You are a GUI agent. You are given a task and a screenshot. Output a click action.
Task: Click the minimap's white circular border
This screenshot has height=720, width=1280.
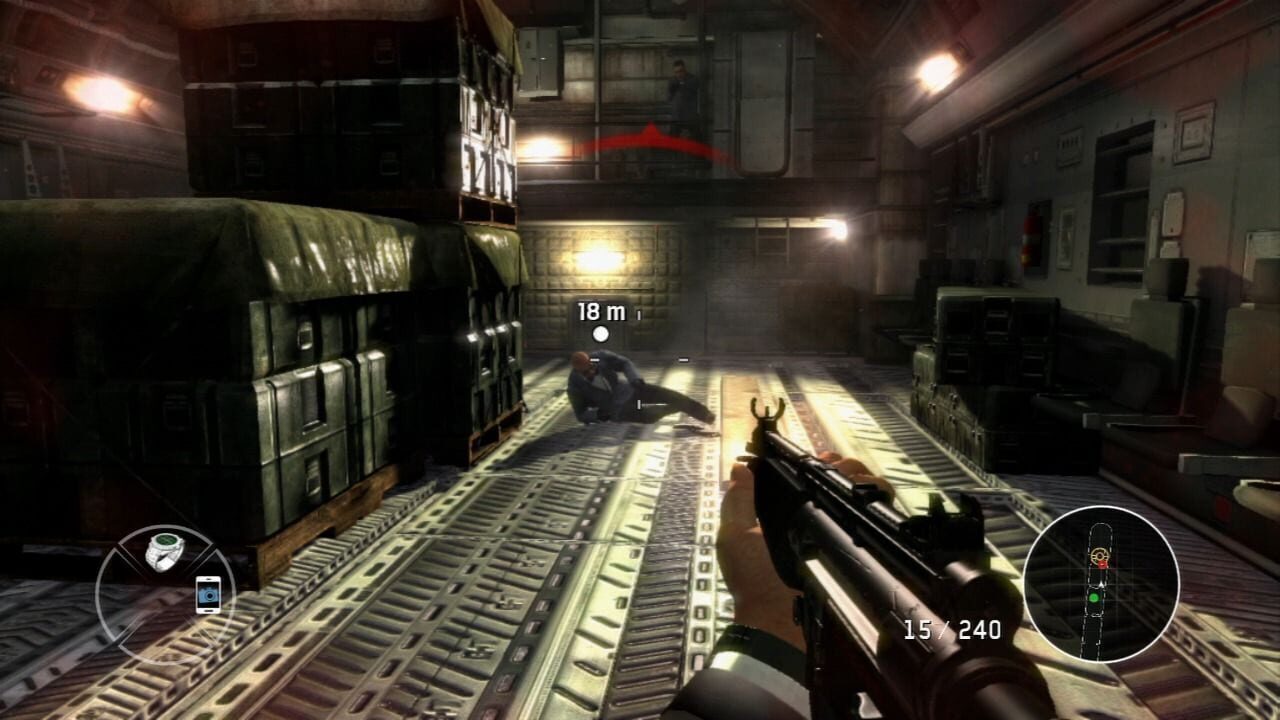coord(1098,510)
